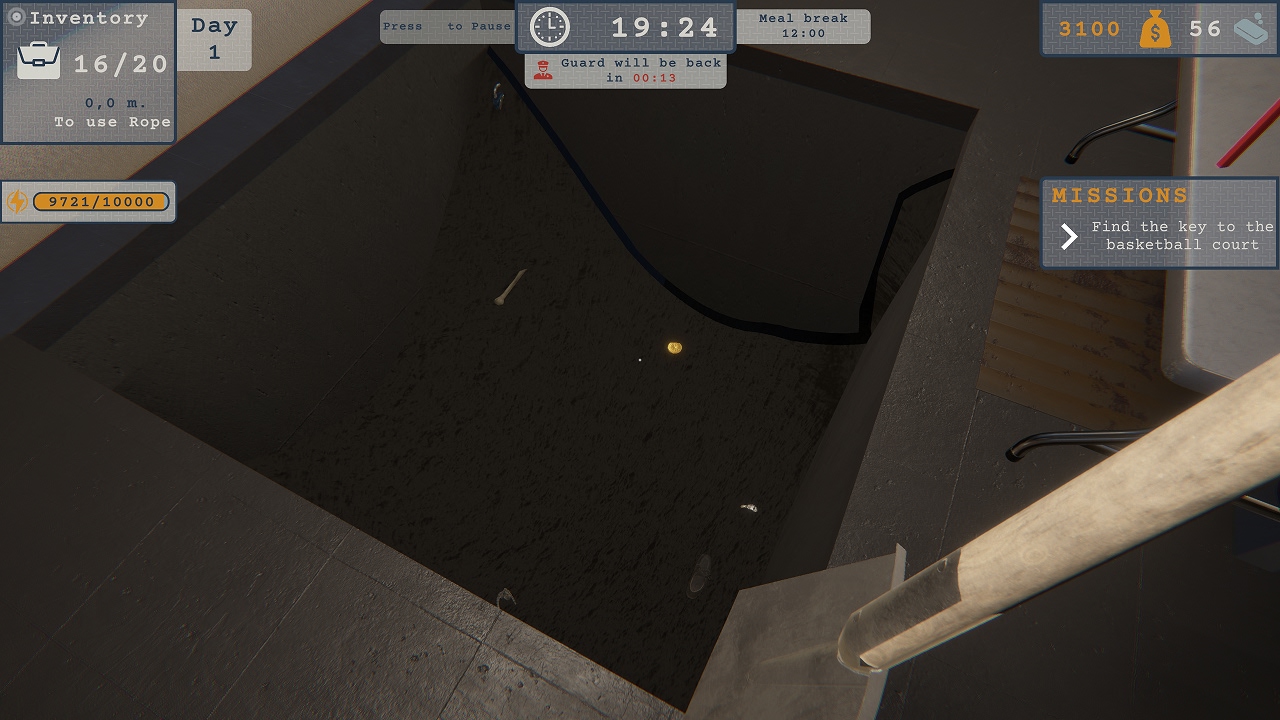Select the orange money bag dollar icon
Screen dimensions: 1280x720
[x=1158, y=29]
